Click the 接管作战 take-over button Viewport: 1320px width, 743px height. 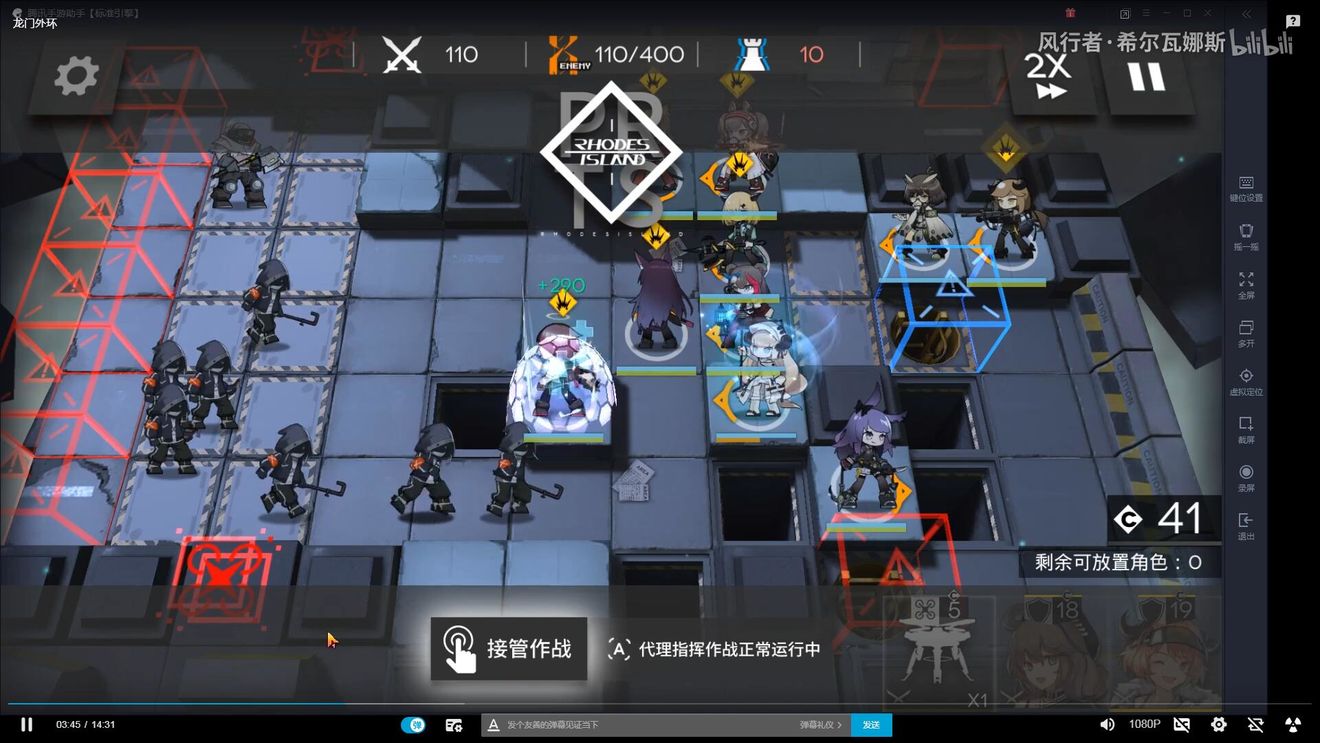tap(509, 648)
